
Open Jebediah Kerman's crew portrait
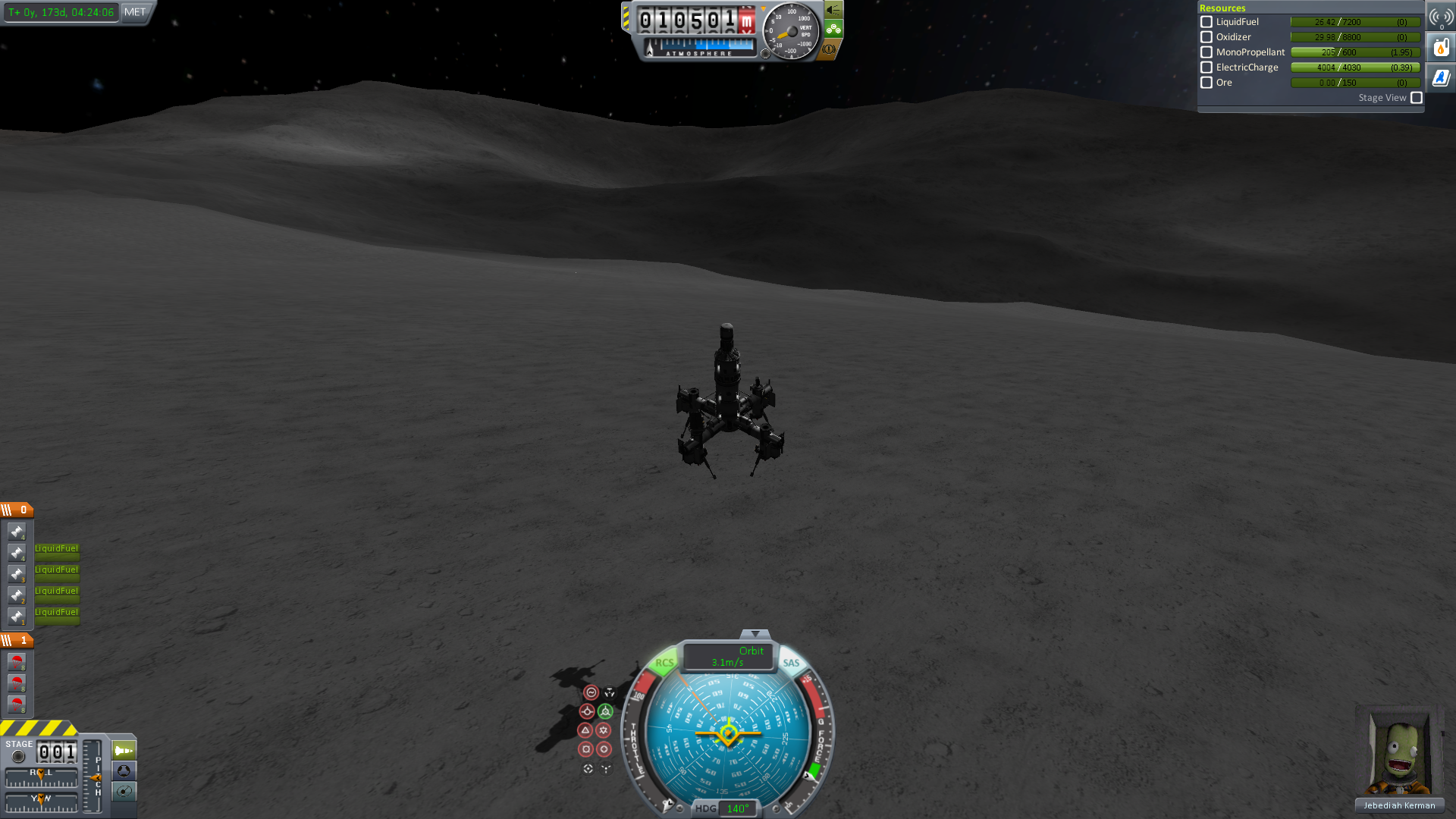click(x=1399, y=755)
